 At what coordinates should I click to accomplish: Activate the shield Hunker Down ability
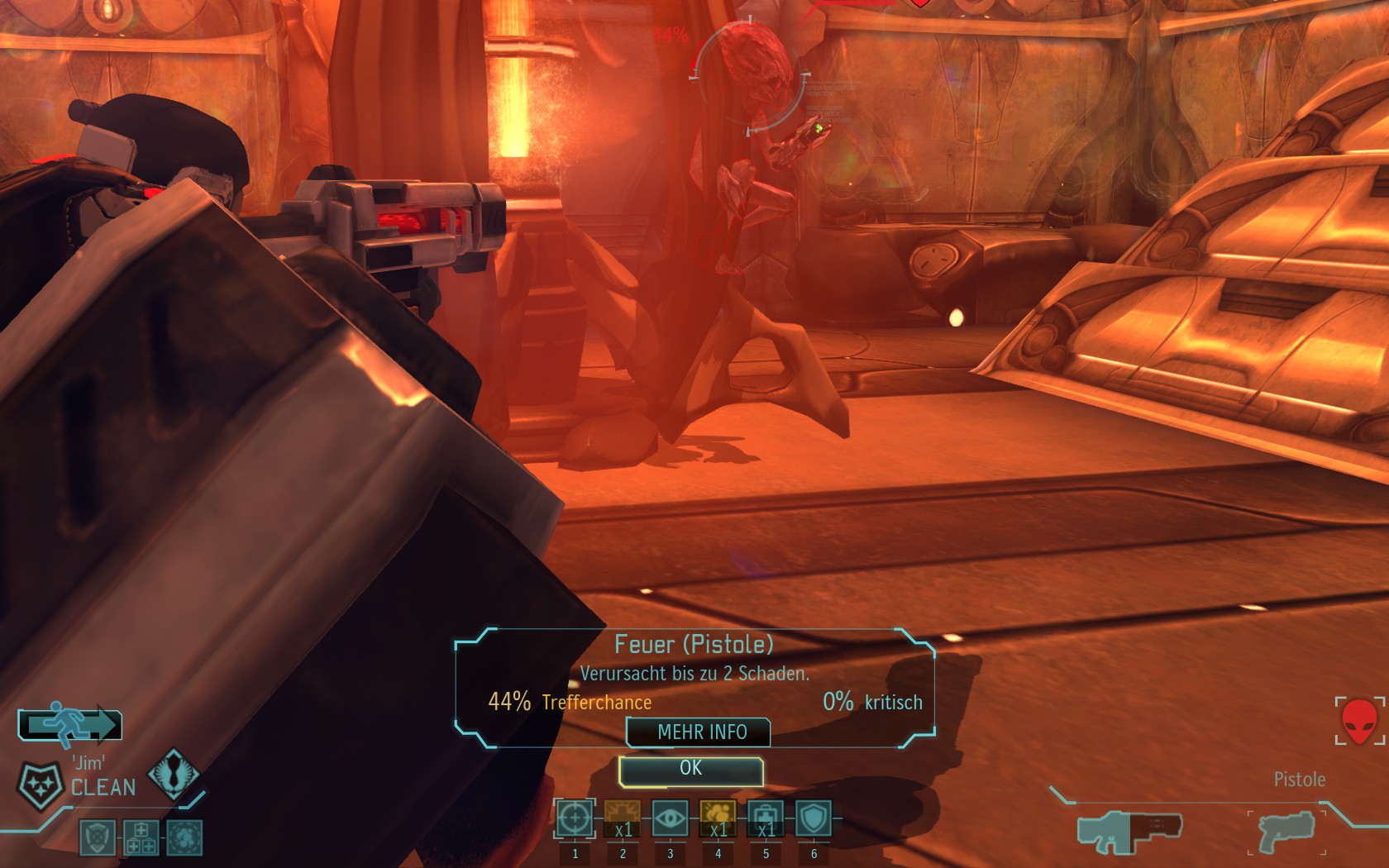pos(814,819)
